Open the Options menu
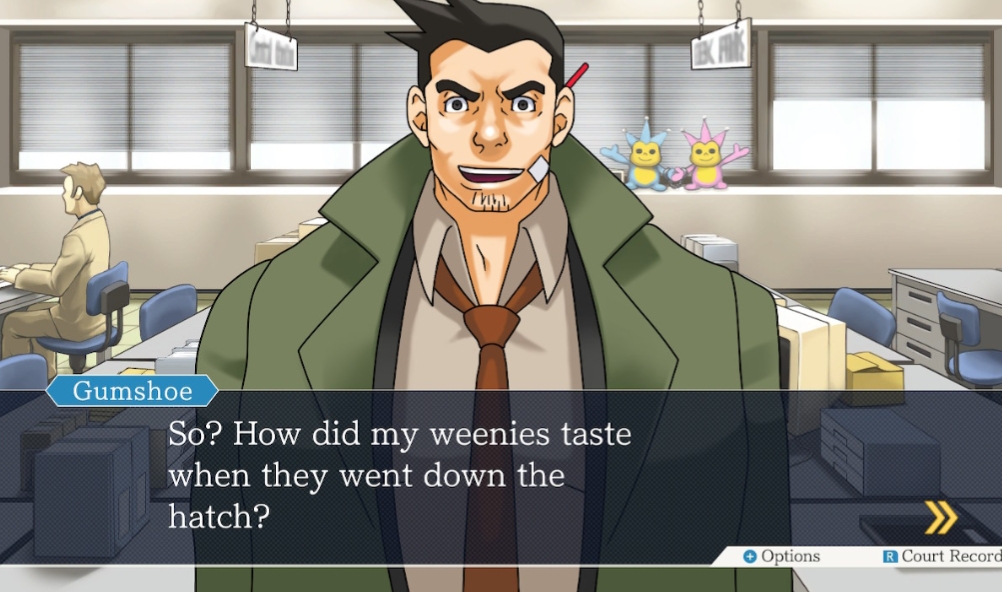 (x=781, y=557)
